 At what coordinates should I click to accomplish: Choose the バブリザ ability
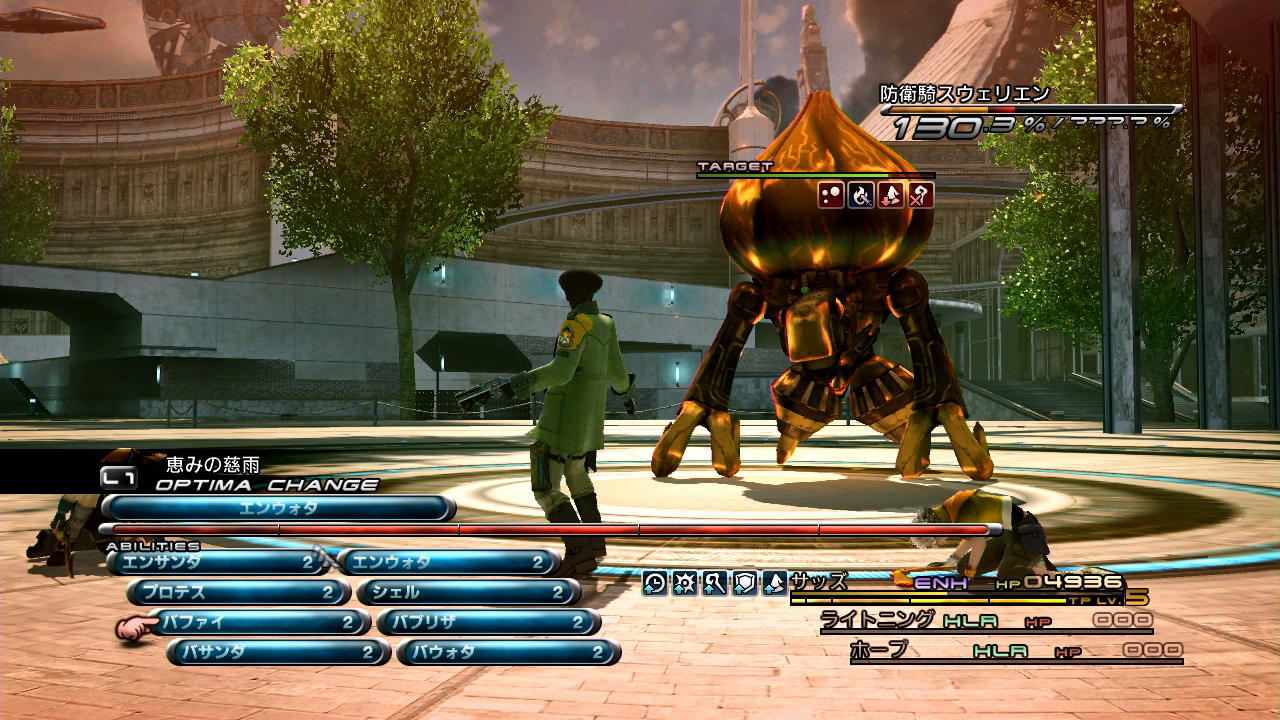pyautogui.click(x=488, y=622)
